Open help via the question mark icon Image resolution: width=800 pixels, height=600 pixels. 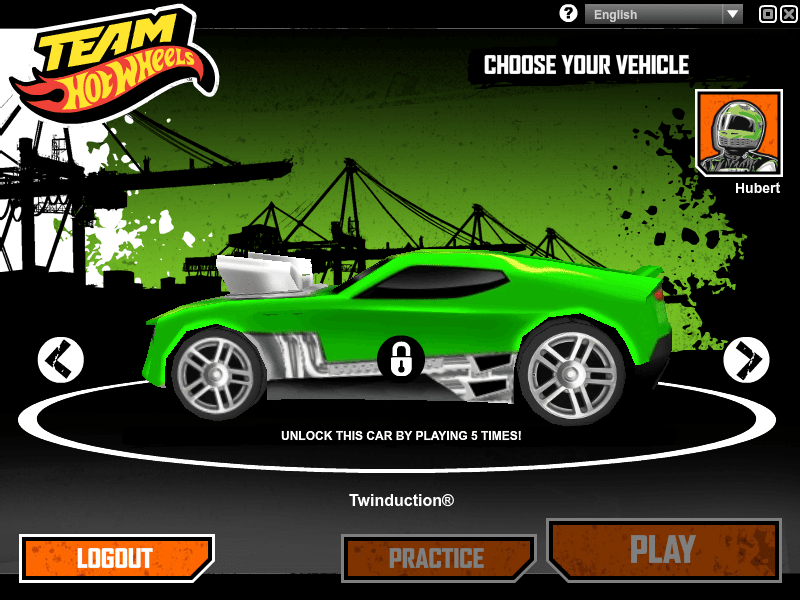point(569,14)
